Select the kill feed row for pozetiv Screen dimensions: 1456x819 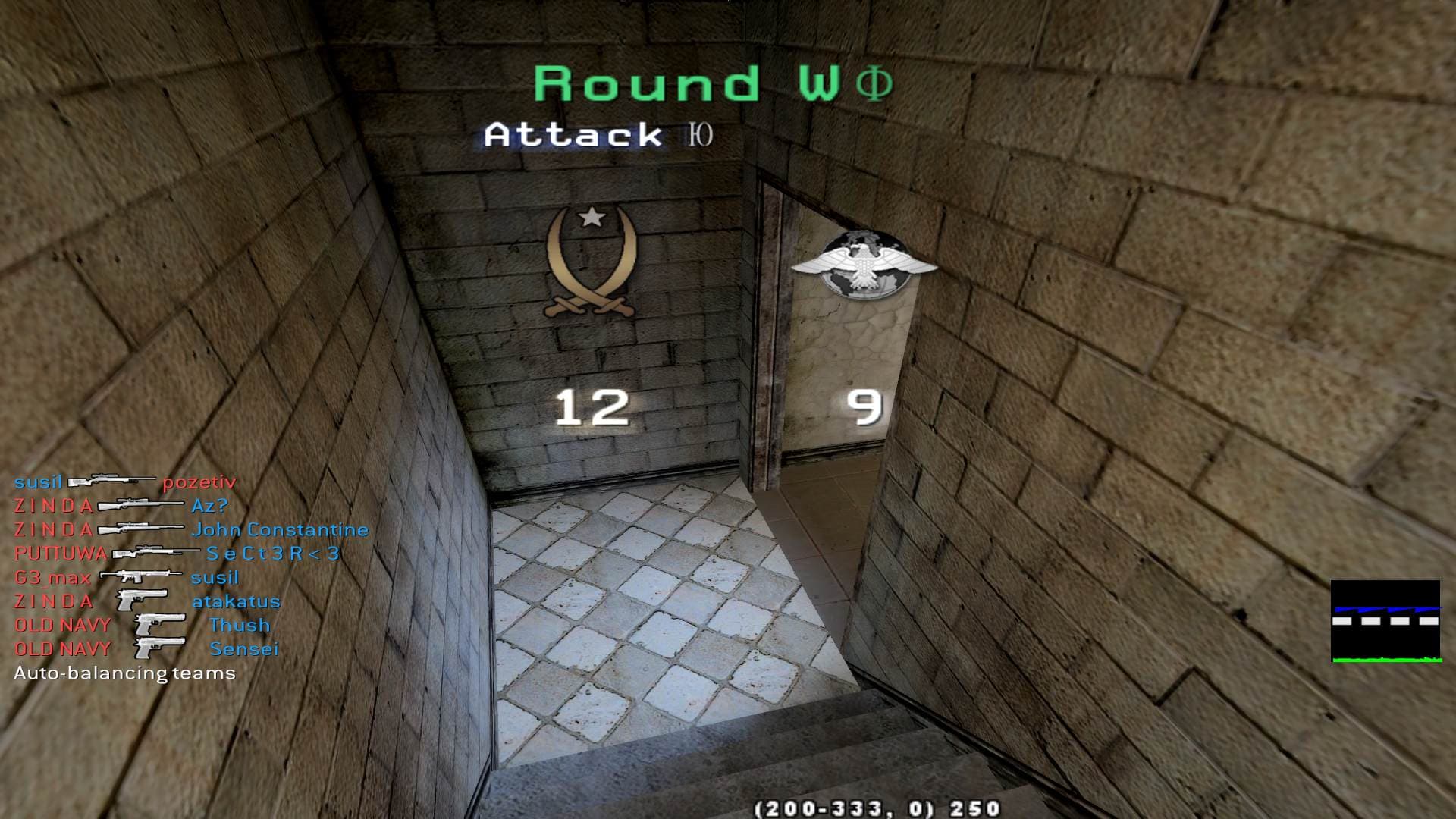(x=125, y=482)
